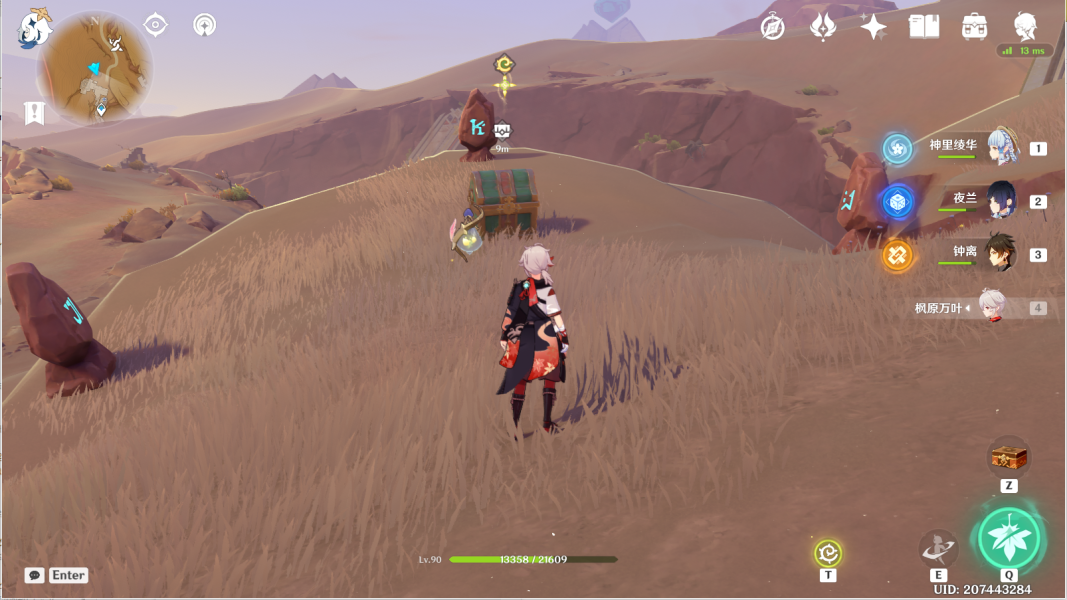Activate the elemental skill icon
The height and width of the screenshot is (600, 1067).
(938, 548)
